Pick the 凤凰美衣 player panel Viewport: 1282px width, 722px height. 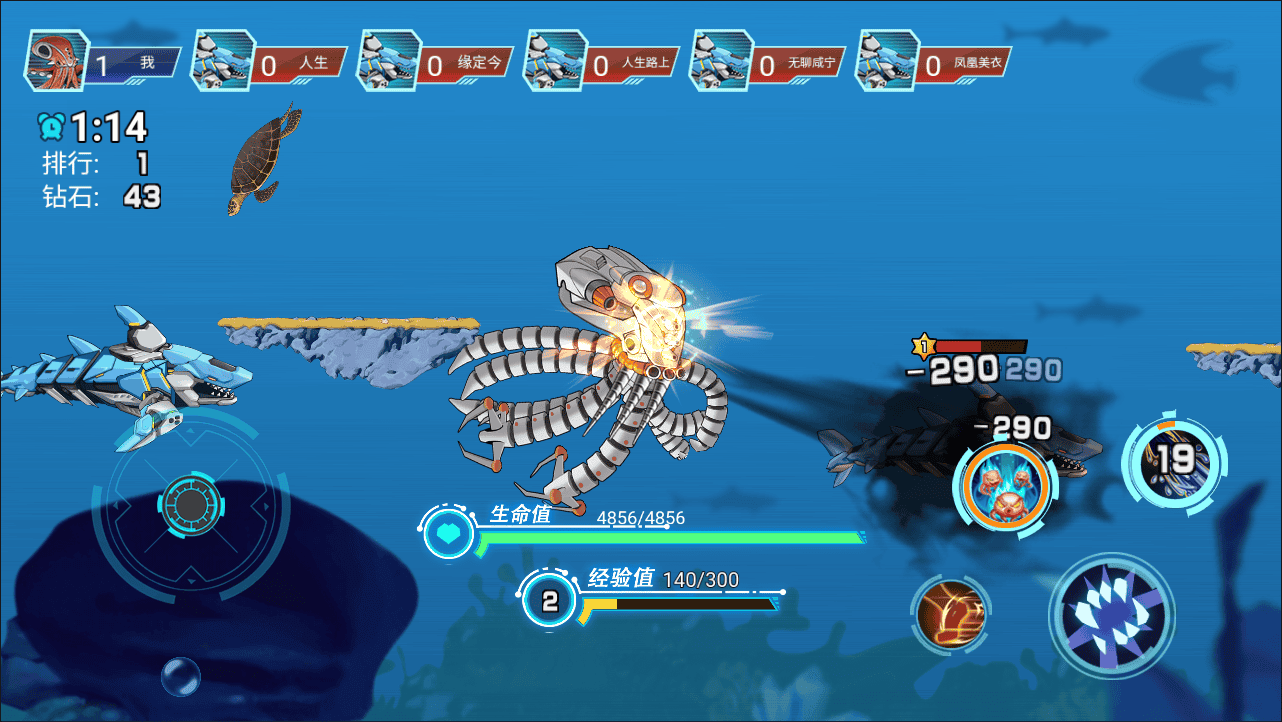935,63
